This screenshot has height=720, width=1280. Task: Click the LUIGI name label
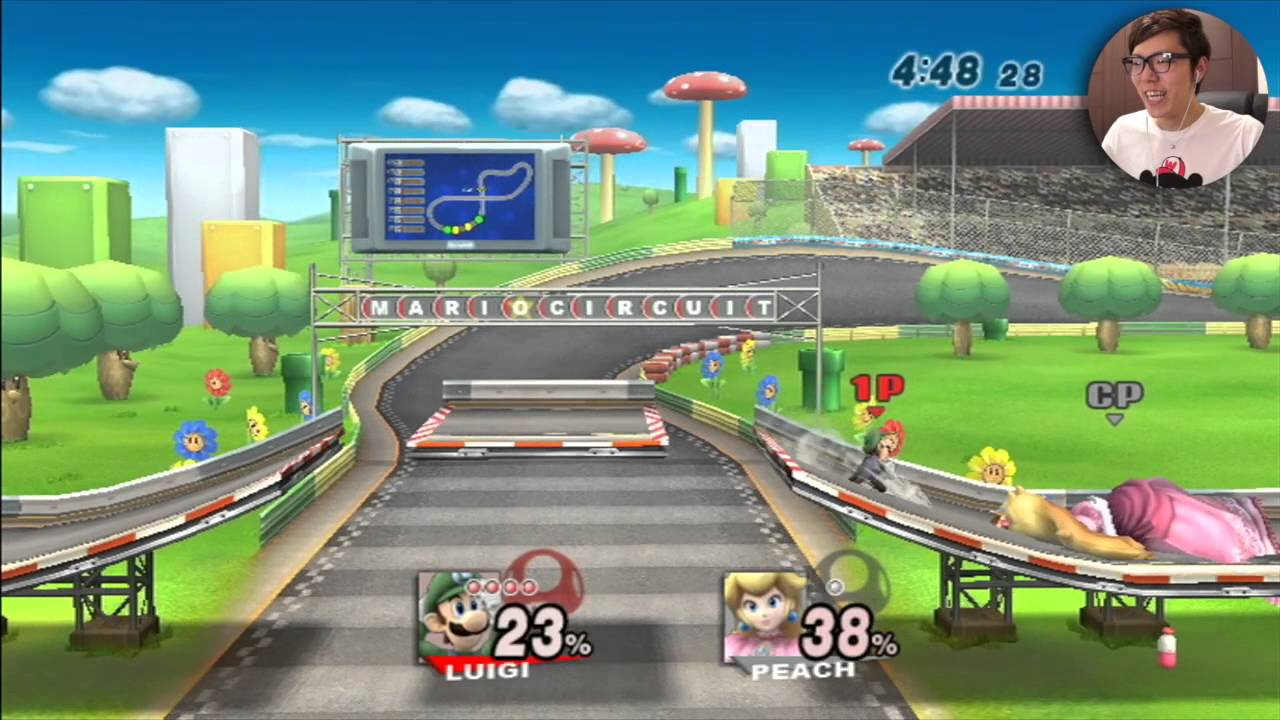[x=488, y=669]
